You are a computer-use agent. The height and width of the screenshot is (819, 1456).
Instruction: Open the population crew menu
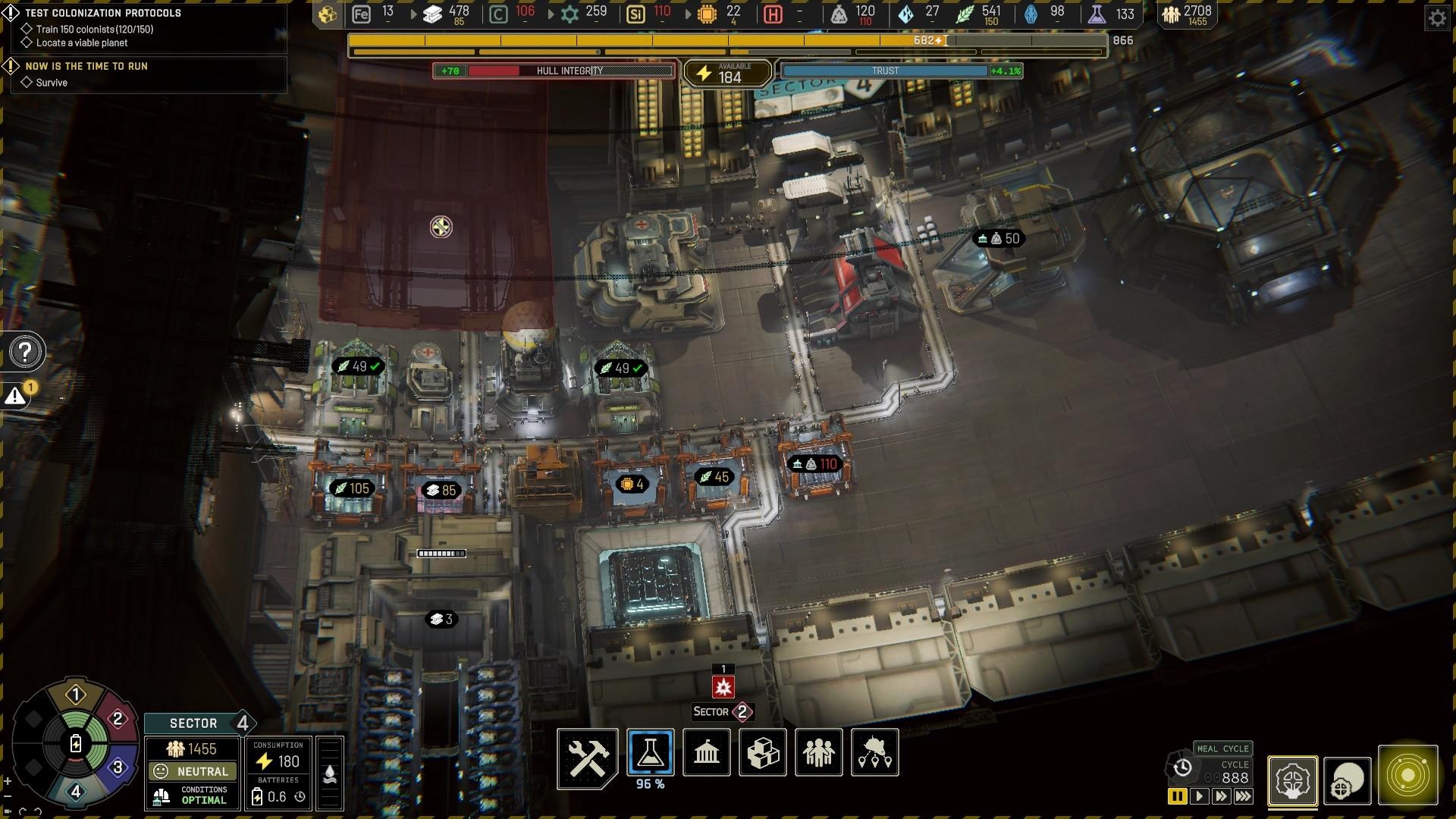pos(818,753)
